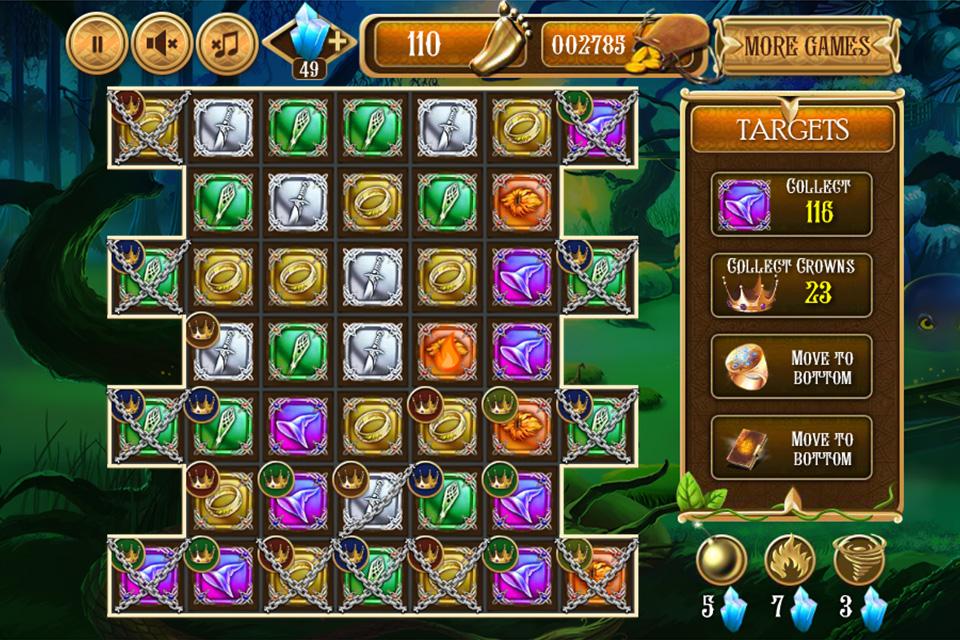This screenshot has height=640, width=960.
Task: Select the orange leaf tile in second row
Action: coord(521,201)
